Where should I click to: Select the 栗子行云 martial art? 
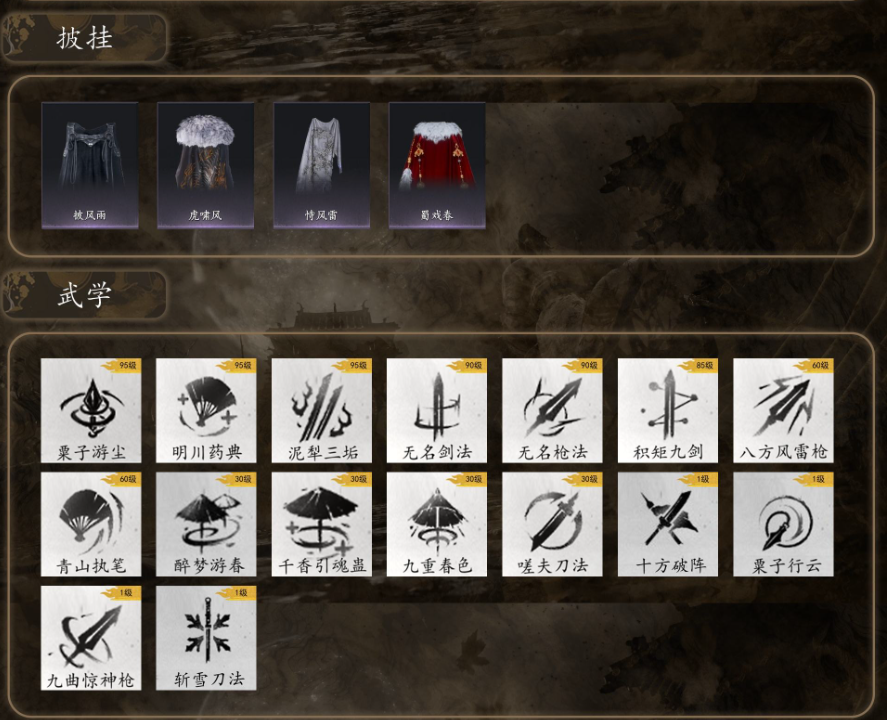783,525
